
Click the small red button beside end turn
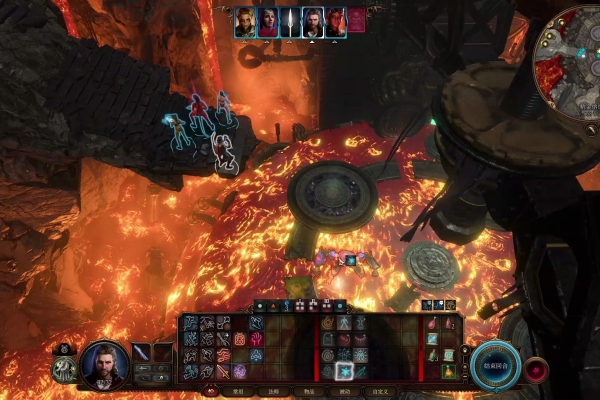[537, 367]
